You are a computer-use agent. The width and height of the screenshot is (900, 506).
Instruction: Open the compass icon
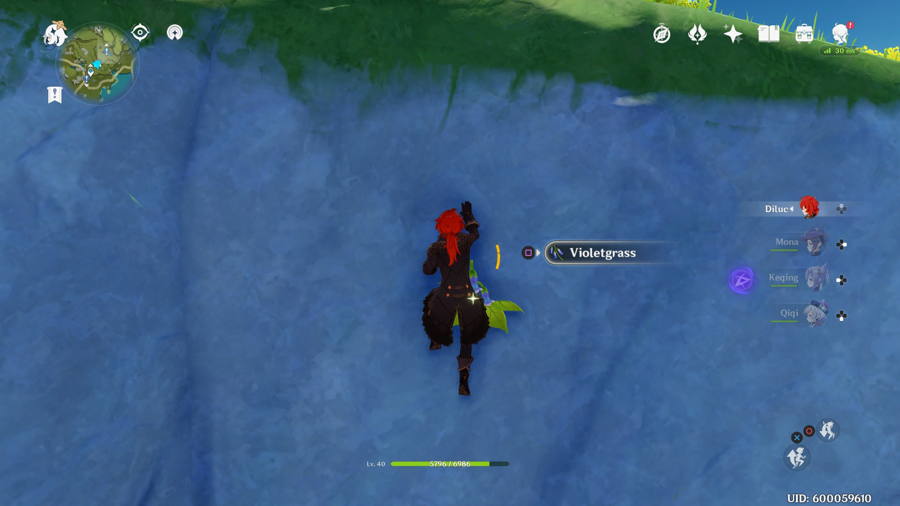point(662,34)
